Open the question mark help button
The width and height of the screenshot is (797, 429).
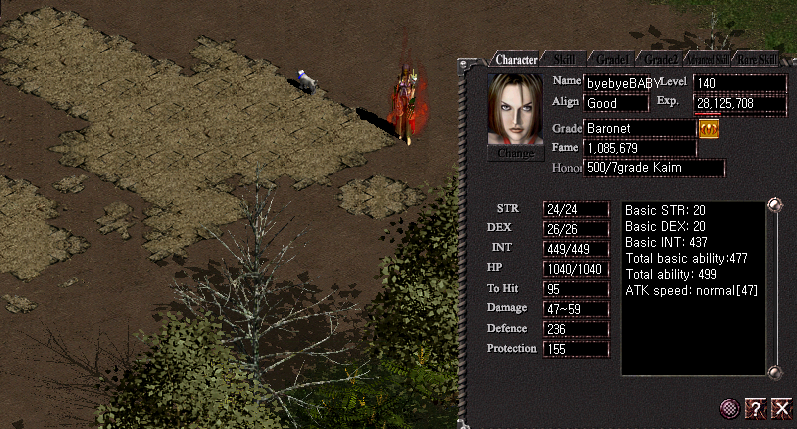point(756,407)
